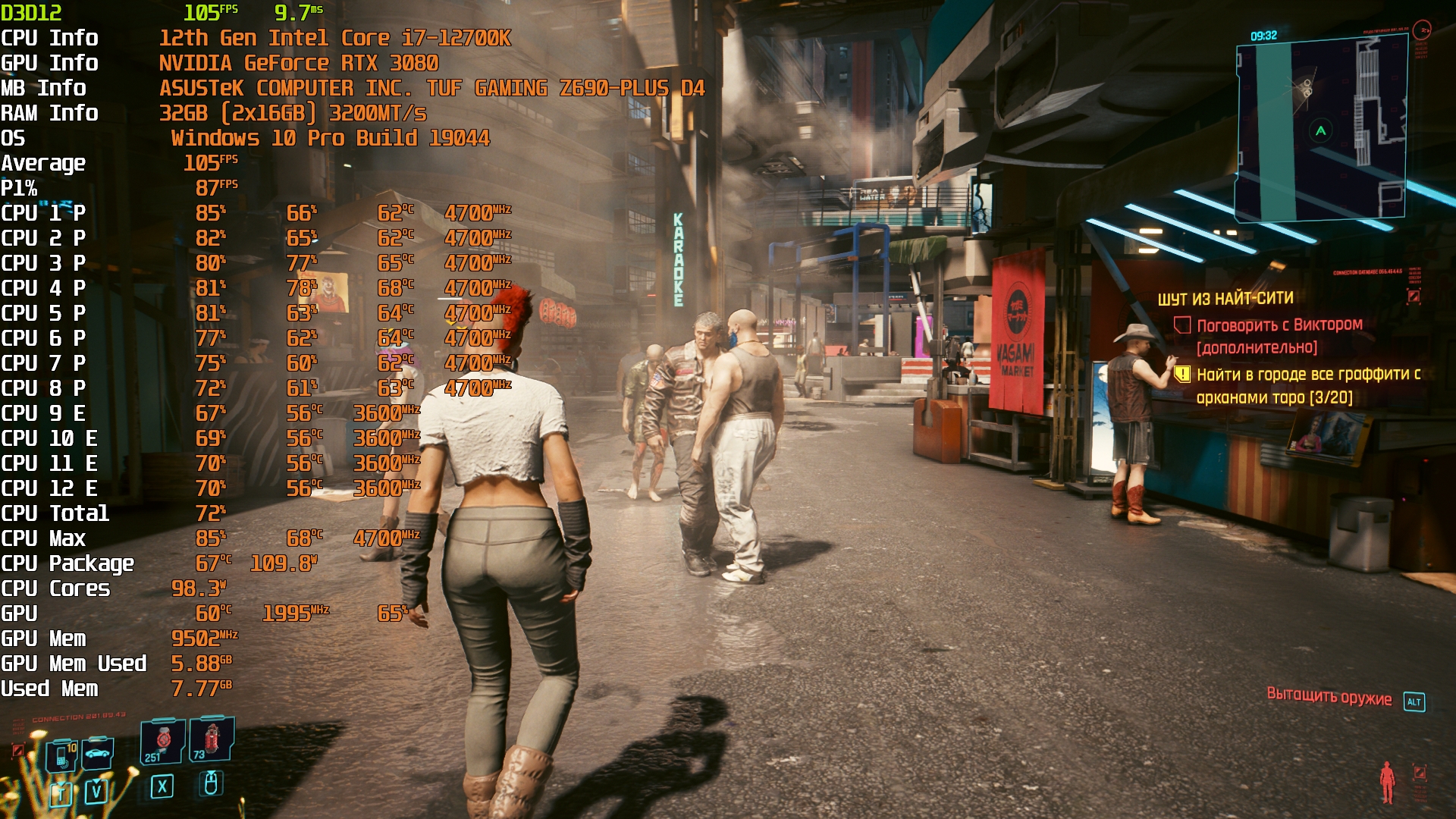Select the quest title ШУТ ИЗ НАЙТ-СИТИ
1456x819 pixels.
tap(1225, 299)
